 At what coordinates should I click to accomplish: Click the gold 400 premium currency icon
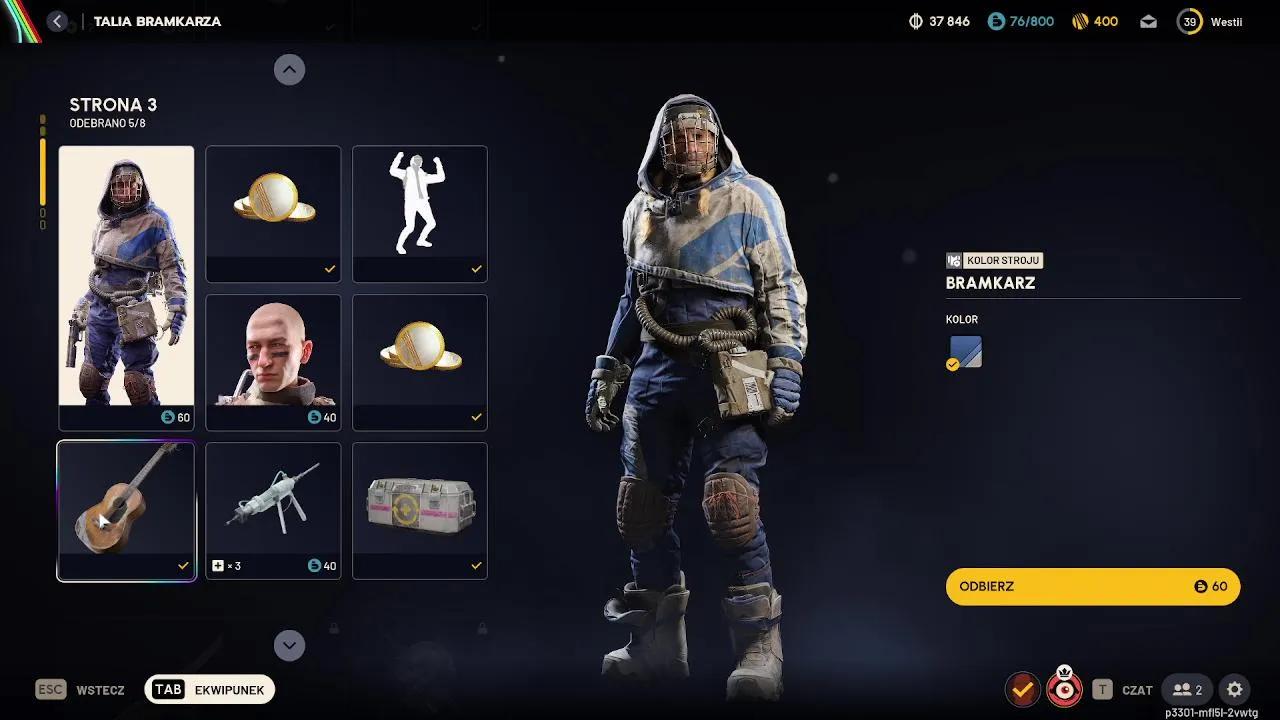pos(1082,20)
